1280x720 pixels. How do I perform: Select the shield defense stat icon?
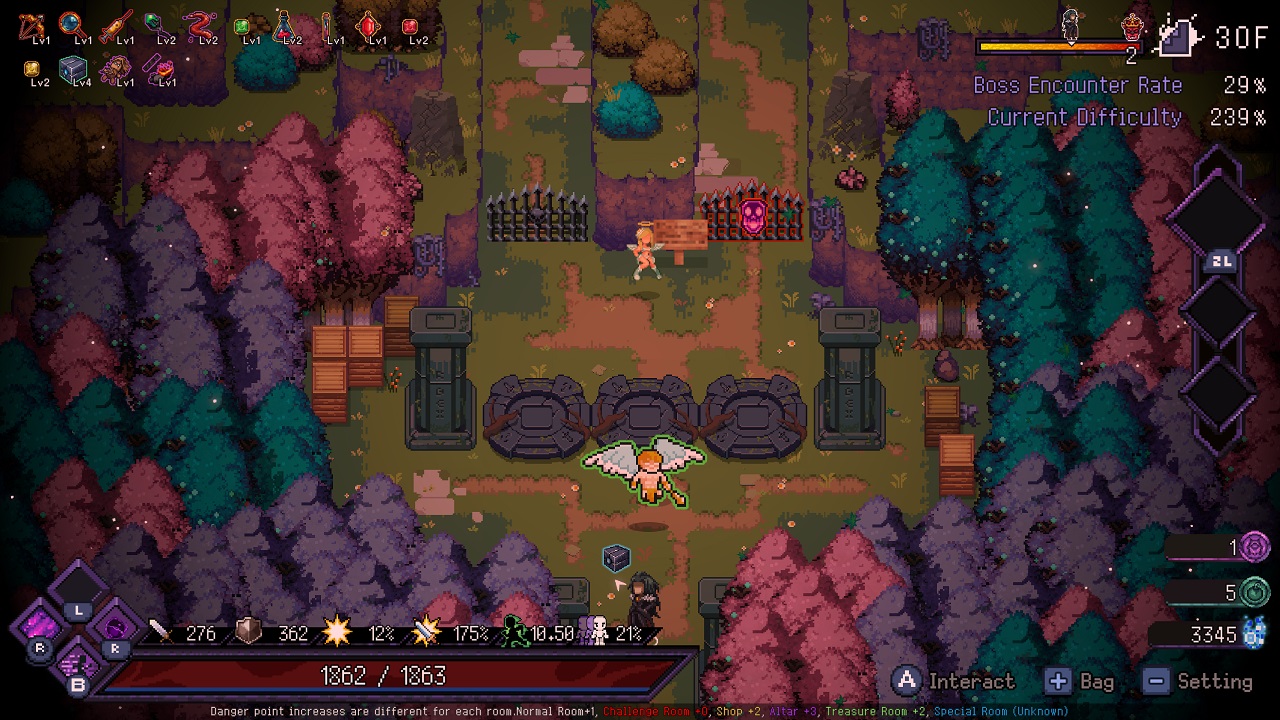[x=247, y=630]
